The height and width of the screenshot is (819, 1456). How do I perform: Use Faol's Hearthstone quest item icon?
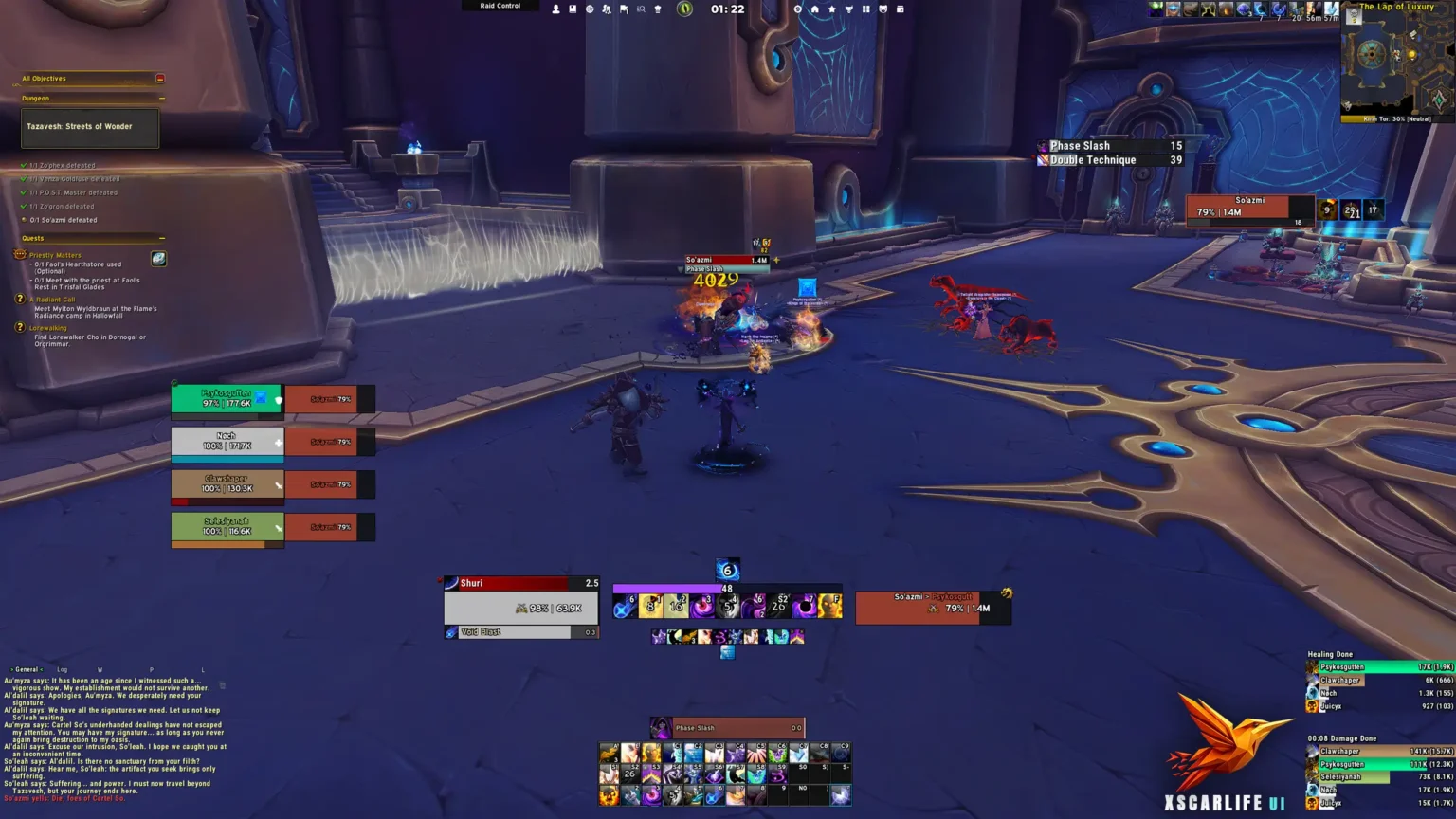point(157,259)
